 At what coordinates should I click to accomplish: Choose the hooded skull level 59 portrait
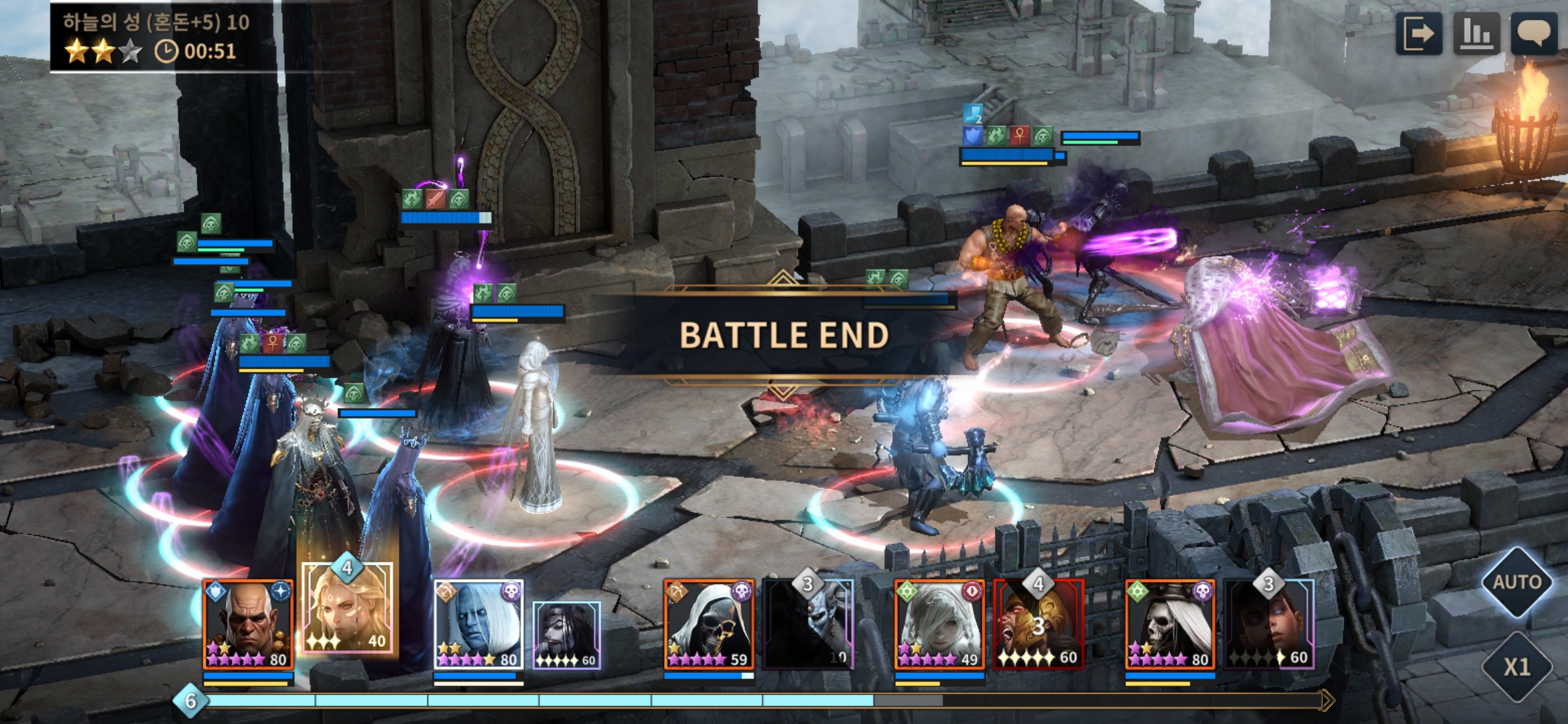(709, 625)
